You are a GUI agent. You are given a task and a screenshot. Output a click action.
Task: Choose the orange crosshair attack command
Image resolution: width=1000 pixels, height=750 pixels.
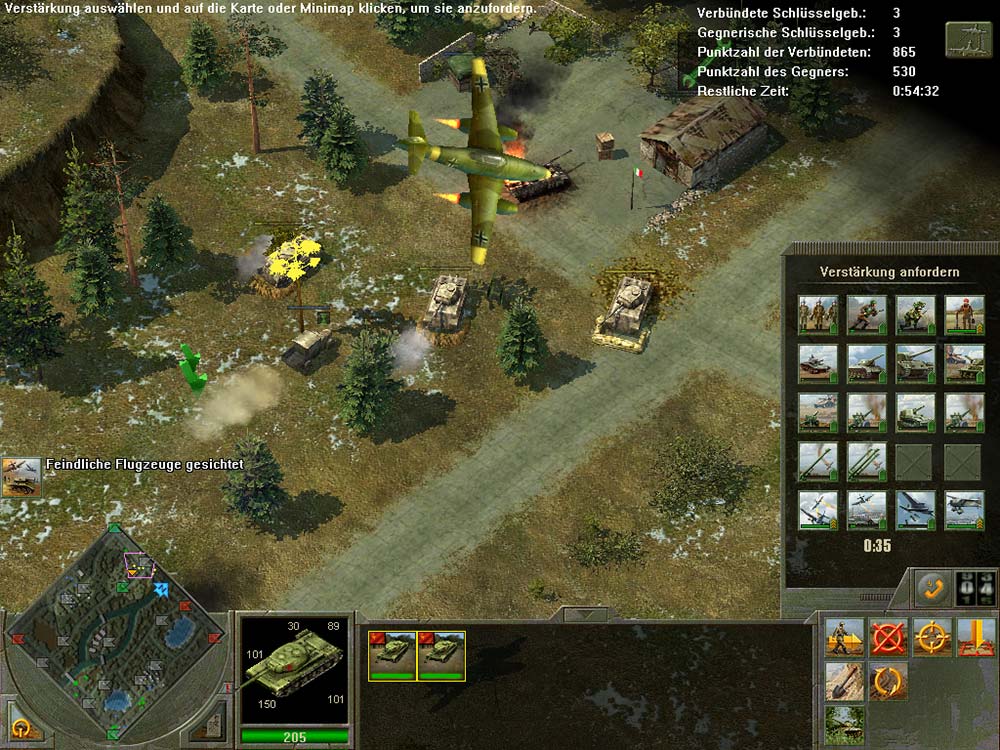932,637
